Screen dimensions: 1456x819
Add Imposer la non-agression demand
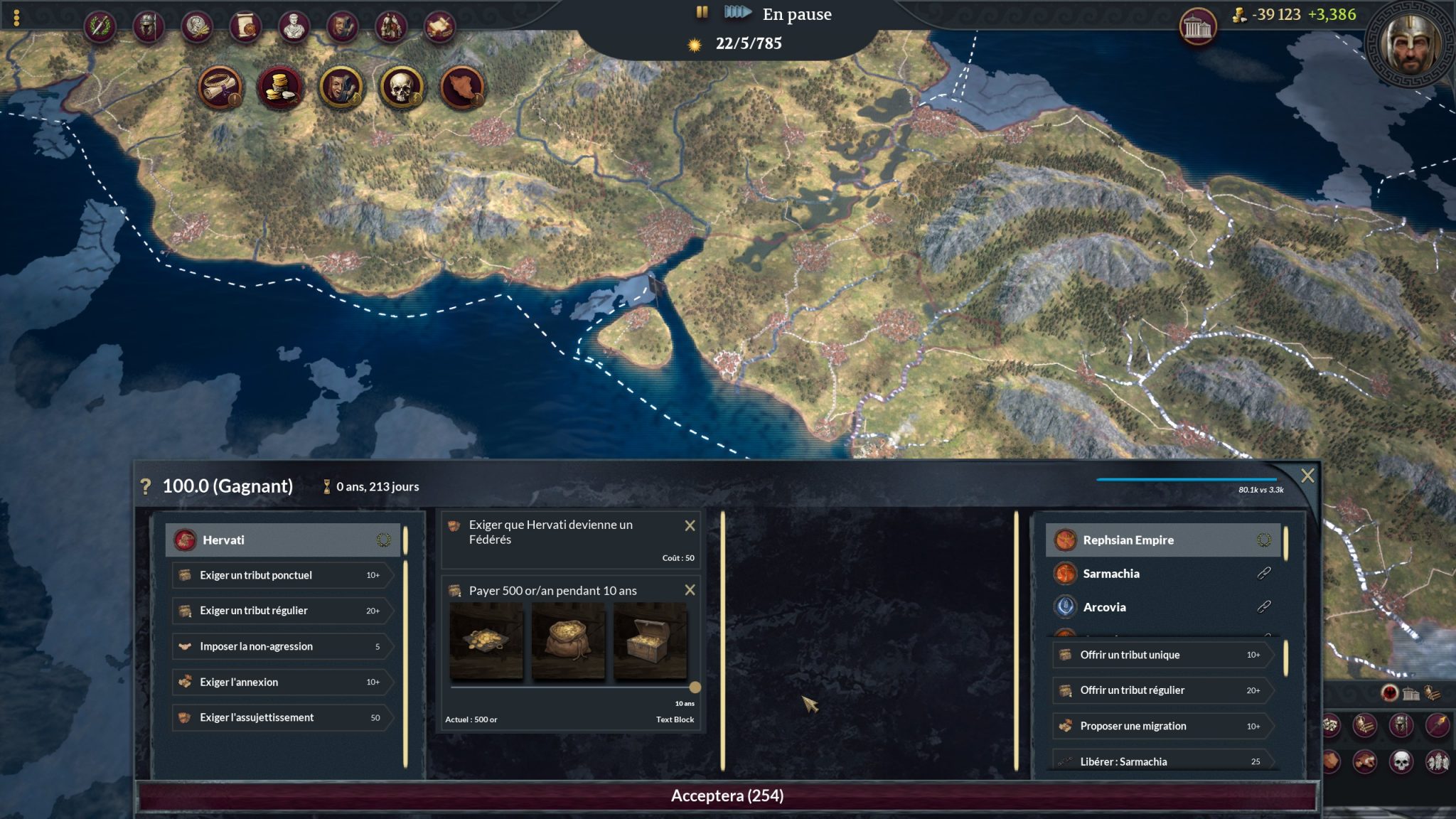[282, 646]
